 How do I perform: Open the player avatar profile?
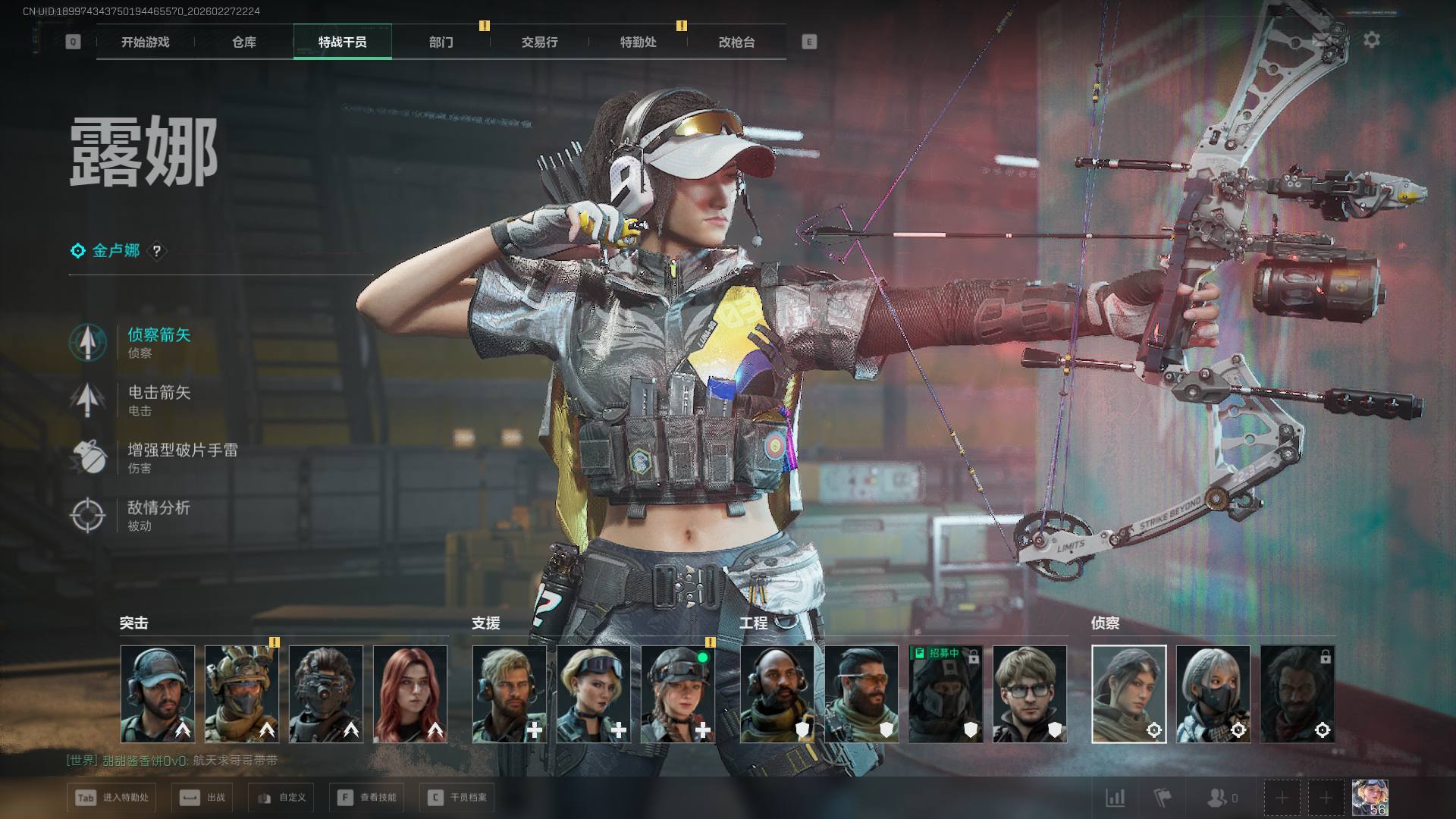1370,798
